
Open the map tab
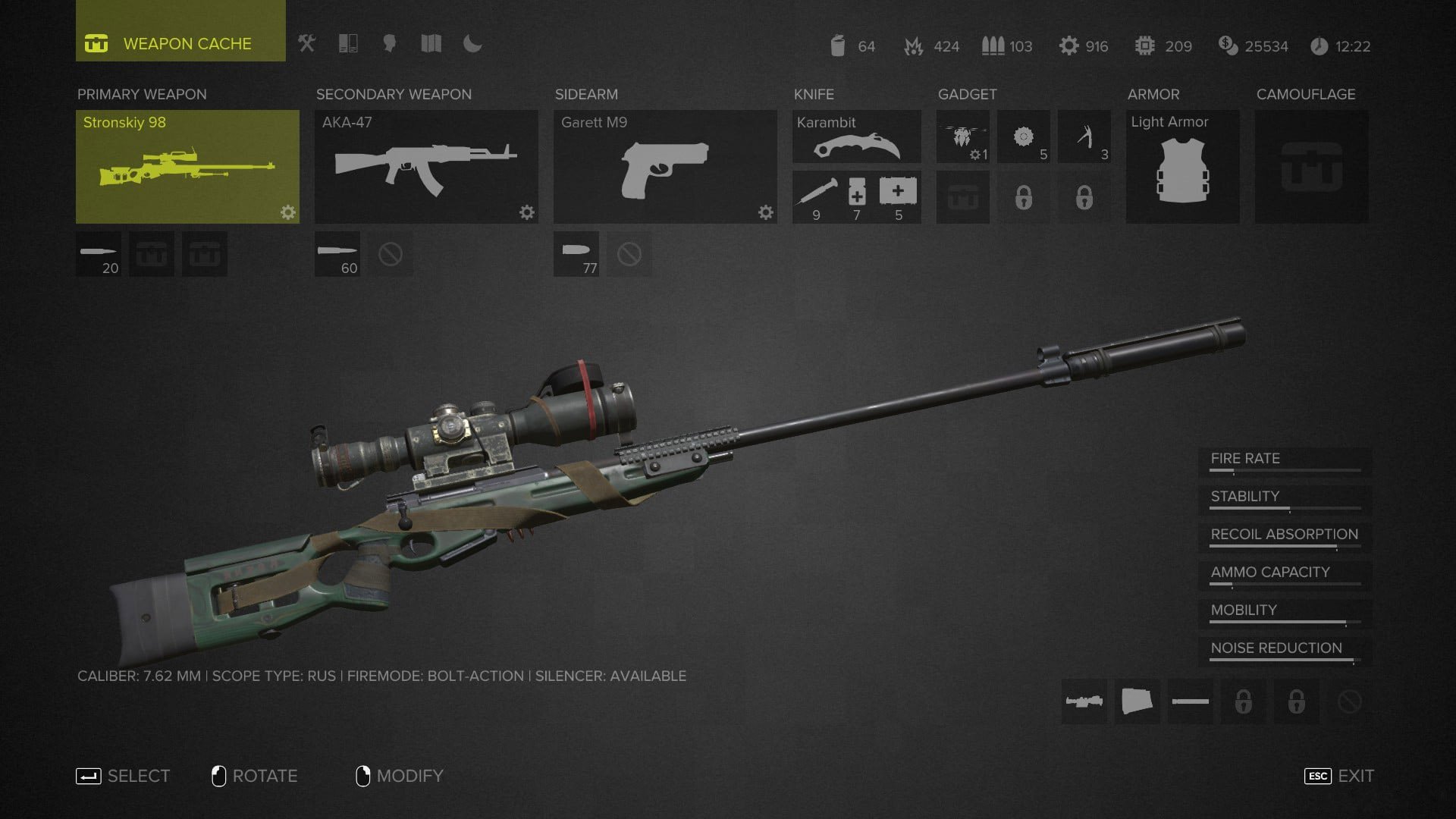(x=431, y=44)
